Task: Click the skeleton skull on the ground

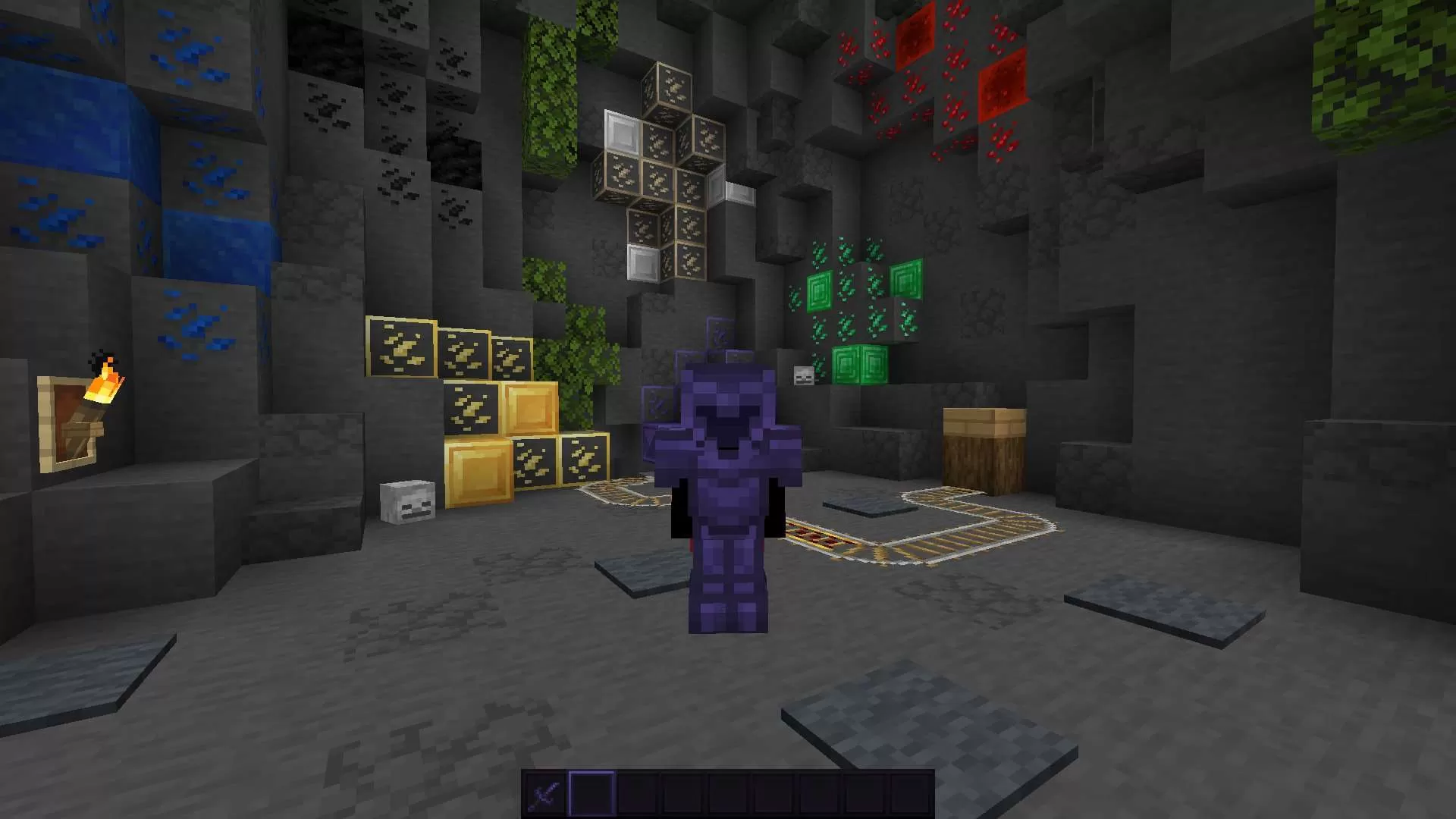Action: (406, 500)
